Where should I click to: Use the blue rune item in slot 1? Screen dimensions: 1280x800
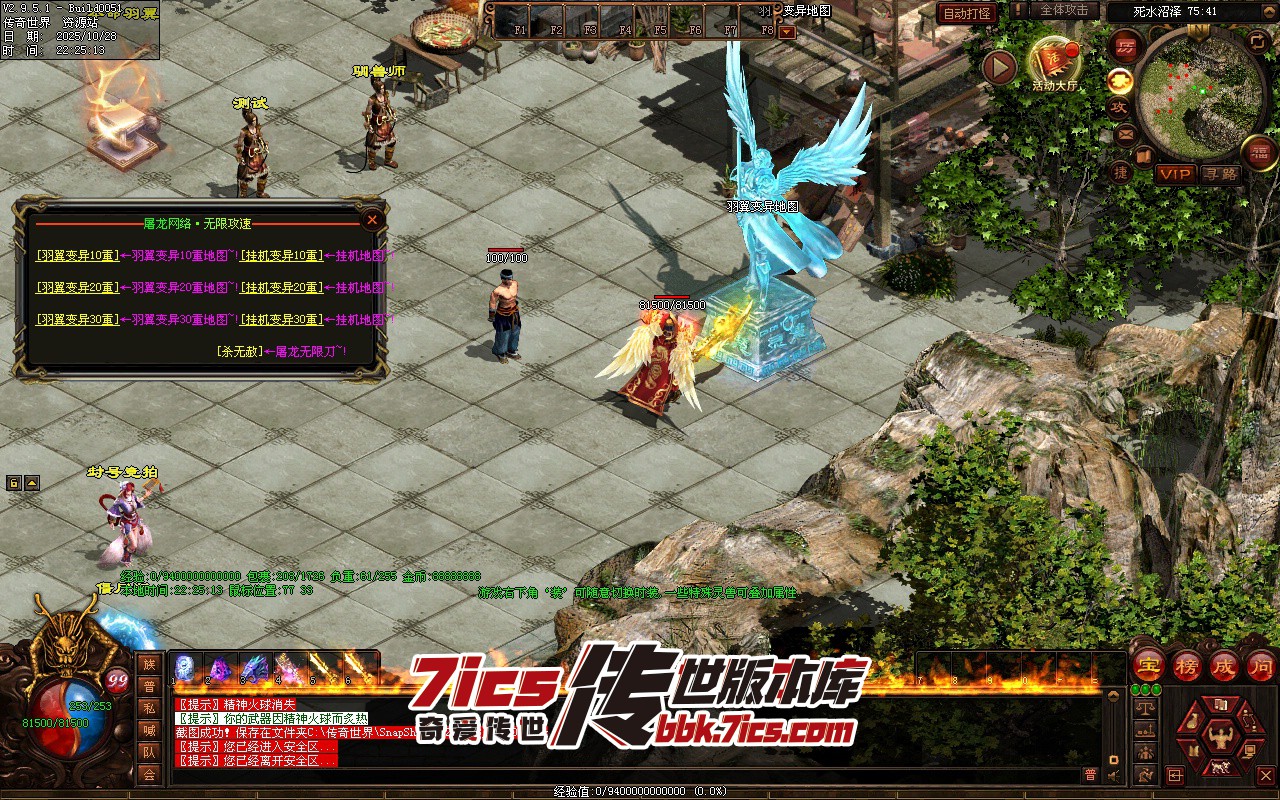[x=186, y=668]
